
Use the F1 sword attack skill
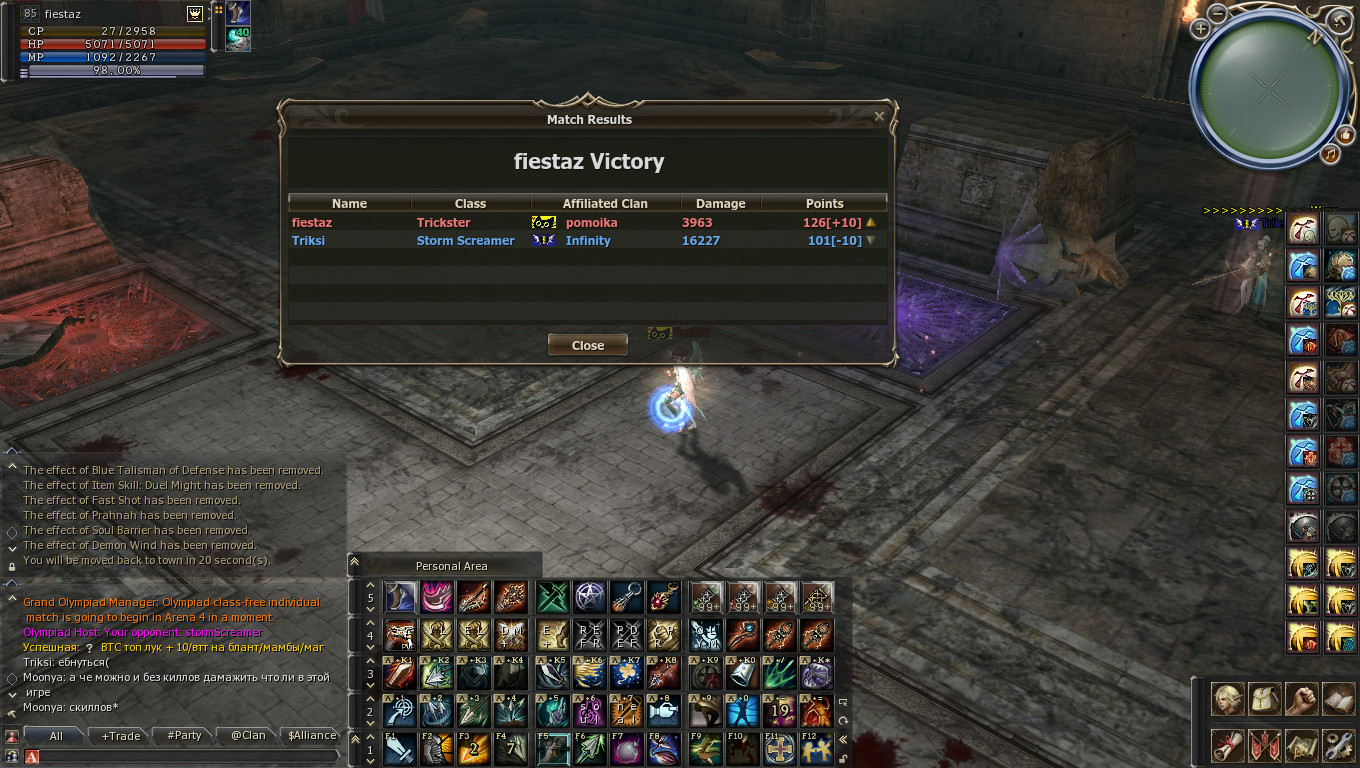(x=400, y=749)
